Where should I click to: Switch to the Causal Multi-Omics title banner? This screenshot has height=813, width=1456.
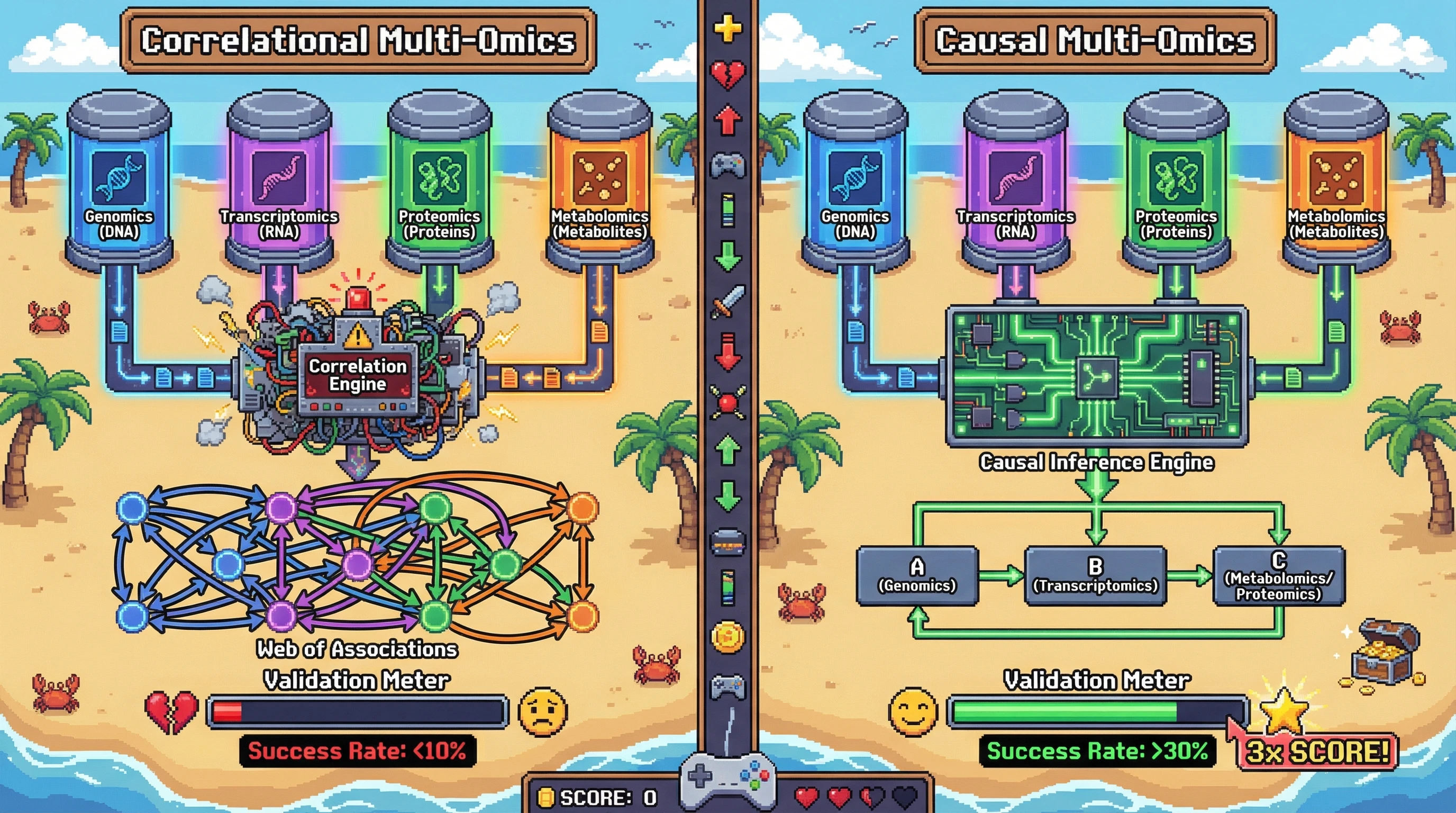tap(1094, 41)
